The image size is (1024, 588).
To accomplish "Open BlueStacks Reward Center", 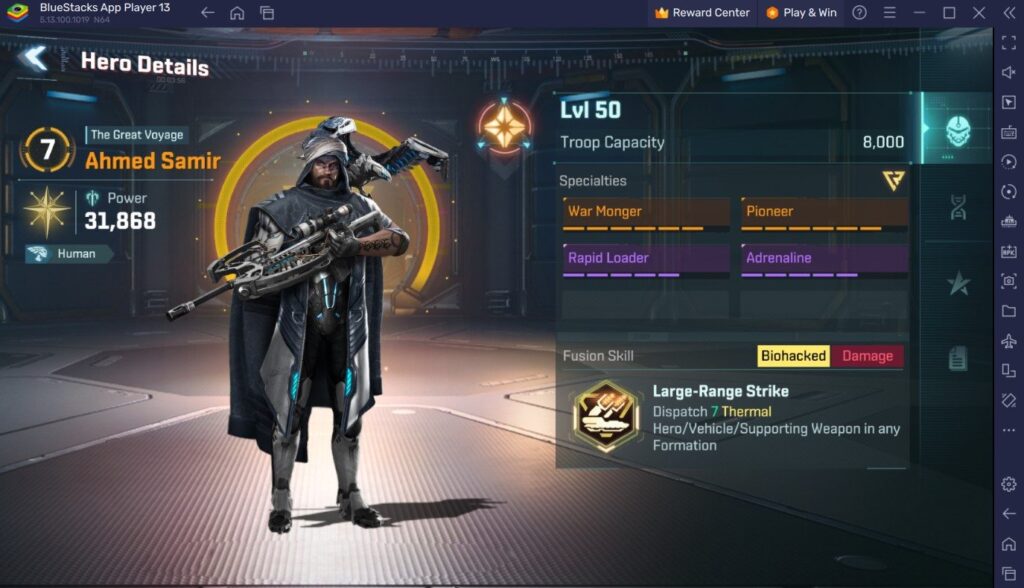I will pos(702,13).
